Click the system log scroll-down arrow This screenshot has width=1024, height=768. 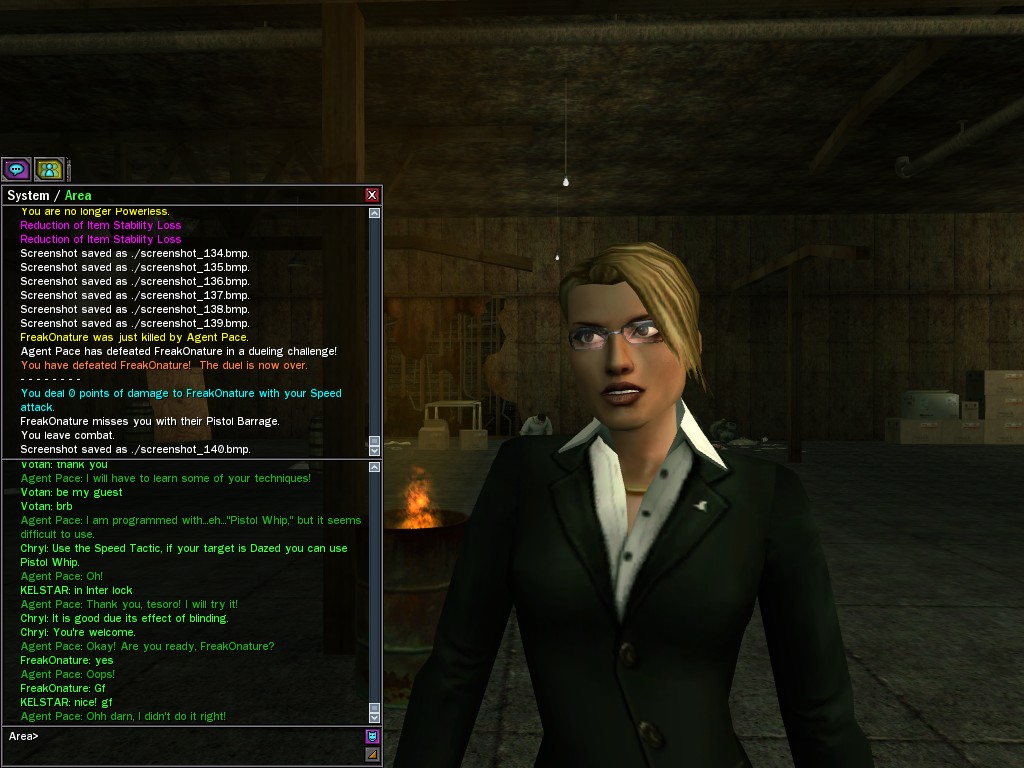click(x=375, y=451)
